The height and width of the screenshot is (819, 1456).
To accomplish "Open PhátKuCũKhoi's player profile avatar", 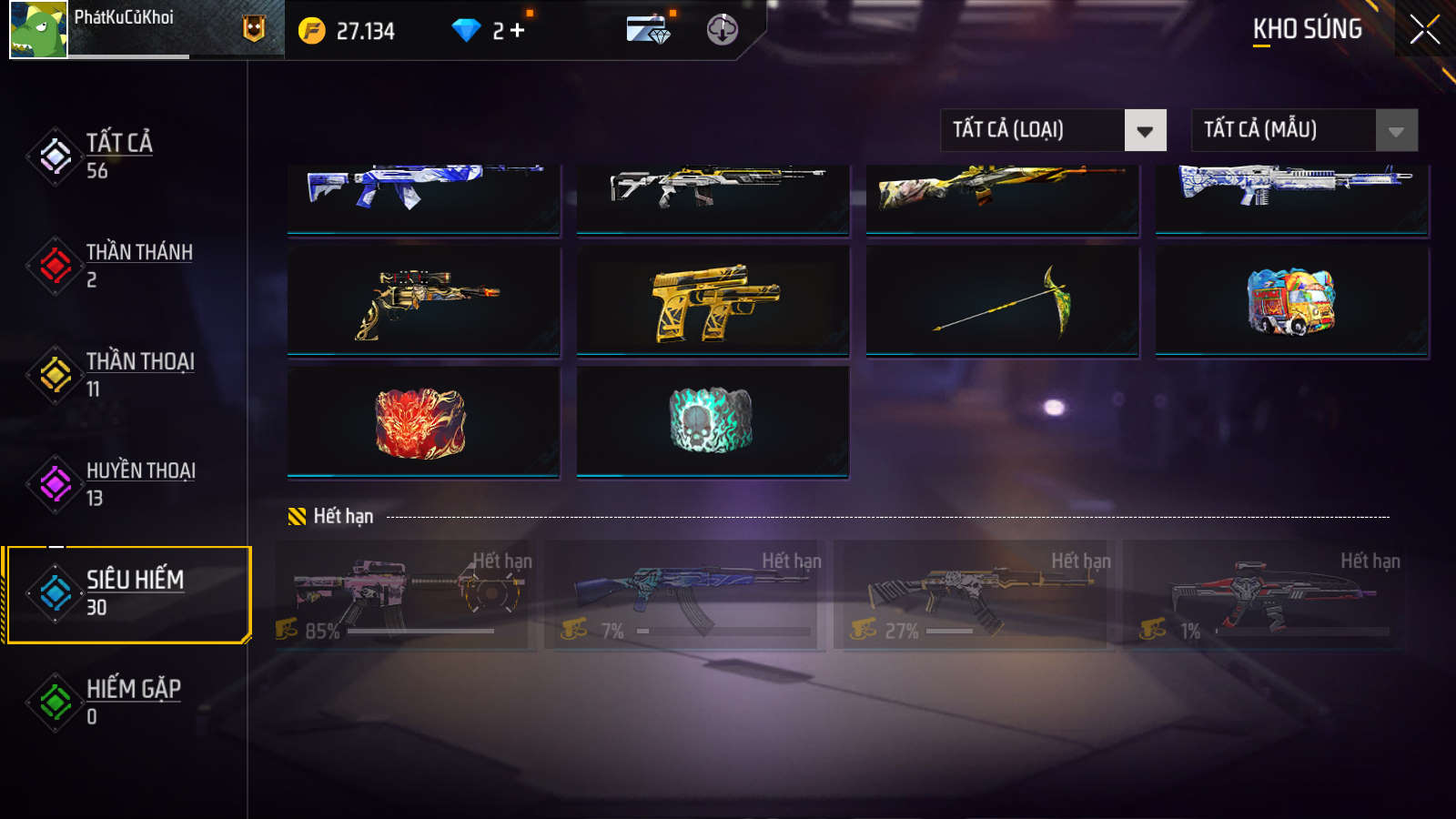I will click(x=38, y=30).
